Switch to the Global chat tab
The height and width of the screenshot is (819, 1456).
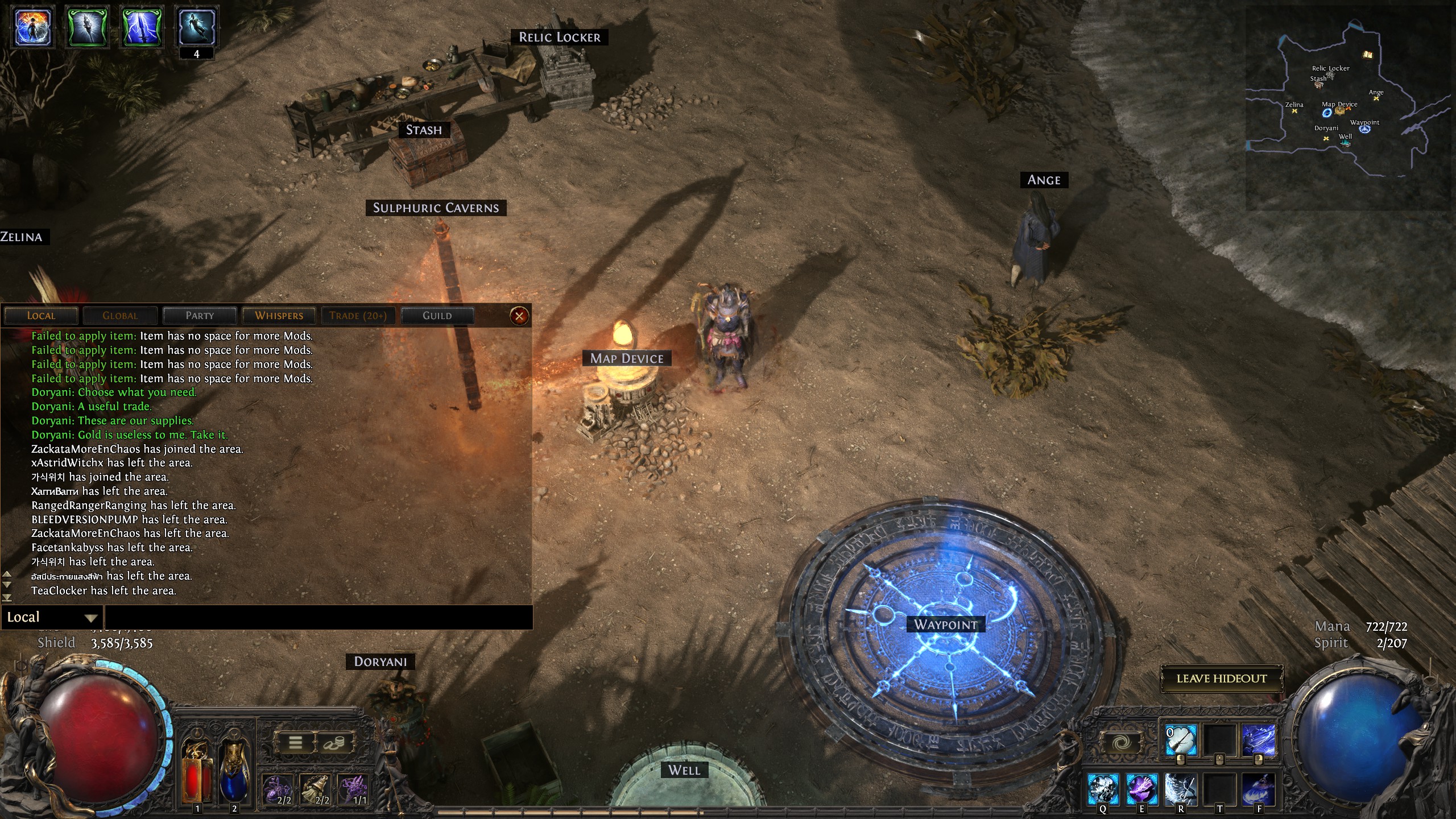coord(120,316)
